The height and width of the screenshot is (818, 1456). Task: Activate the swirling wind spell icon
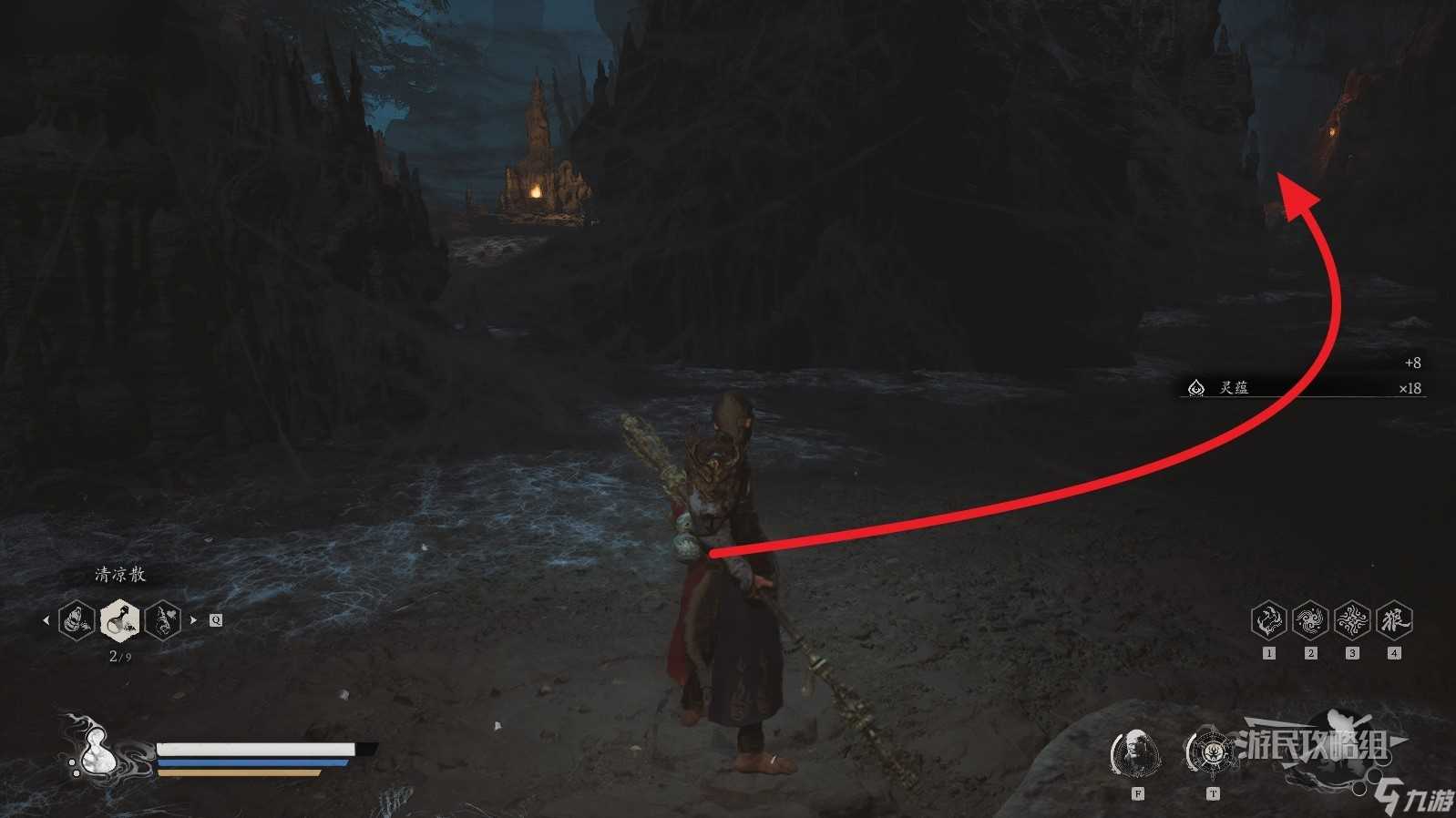pyautogui.click(x=1310, y=620)
